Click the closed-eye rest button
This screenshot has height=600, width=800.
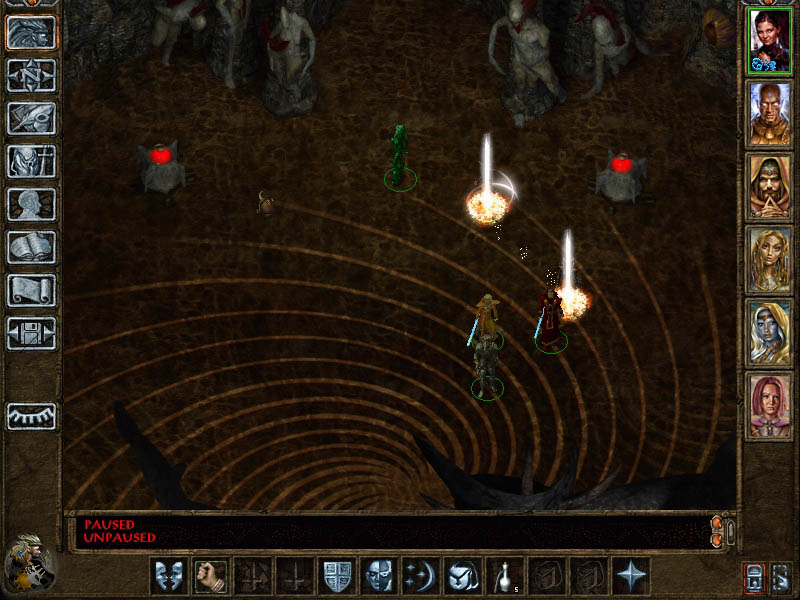coord(31,416)
